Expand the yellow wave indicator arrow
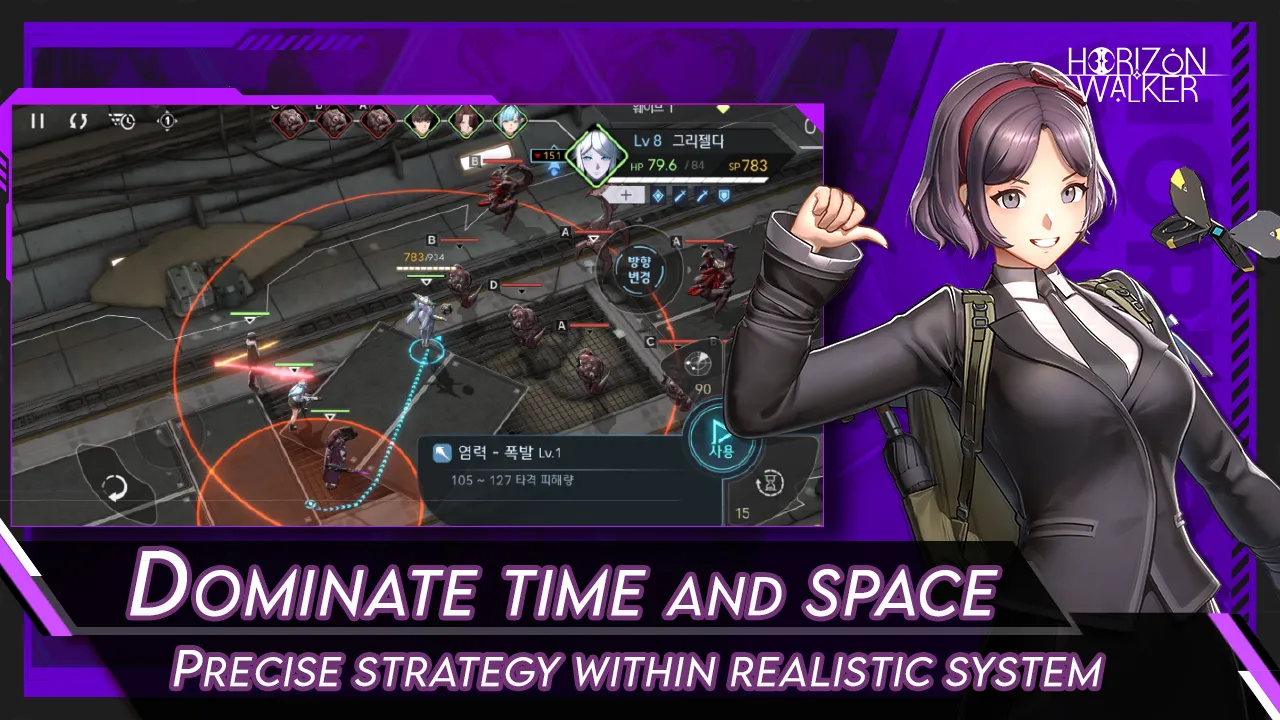The width and height of the screenshot is (1280, 720). (723, 108)
